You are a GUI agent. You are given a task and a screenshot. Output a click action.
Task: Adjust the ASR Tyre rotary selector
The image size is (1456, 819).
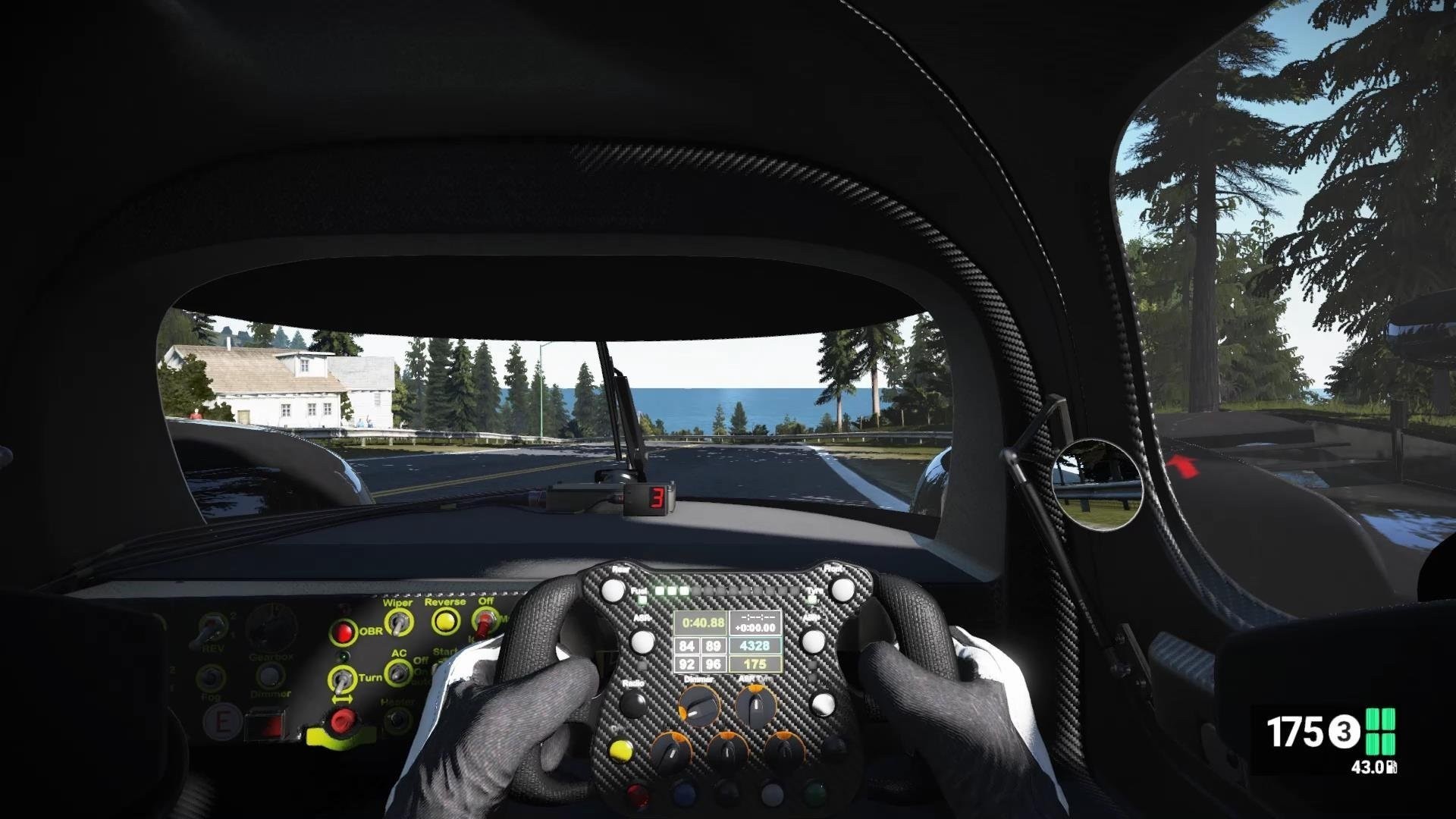tap(757, 706)
